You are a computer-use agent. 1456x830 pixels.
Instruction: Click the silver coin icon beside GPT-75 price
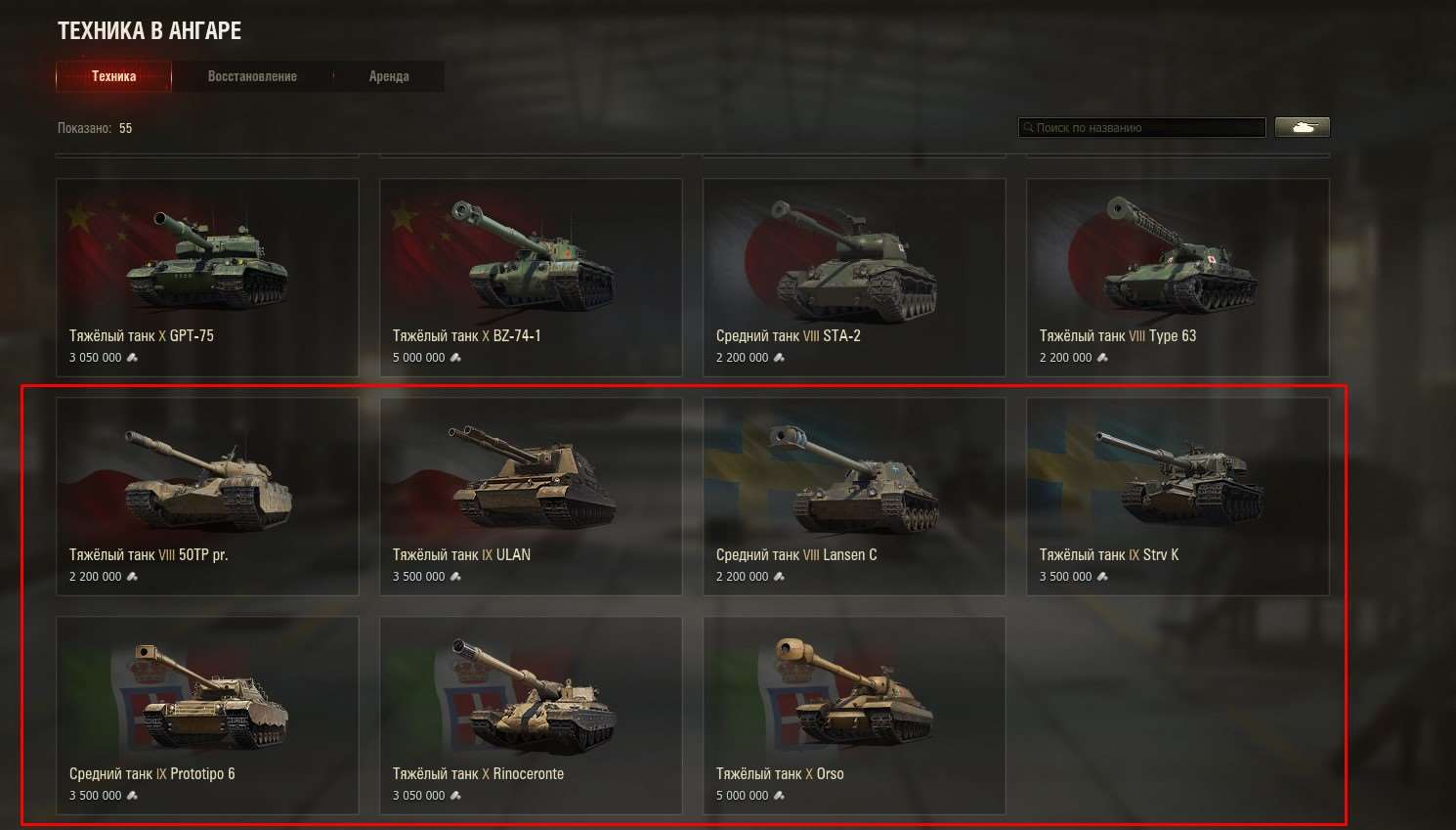[132, 358]
